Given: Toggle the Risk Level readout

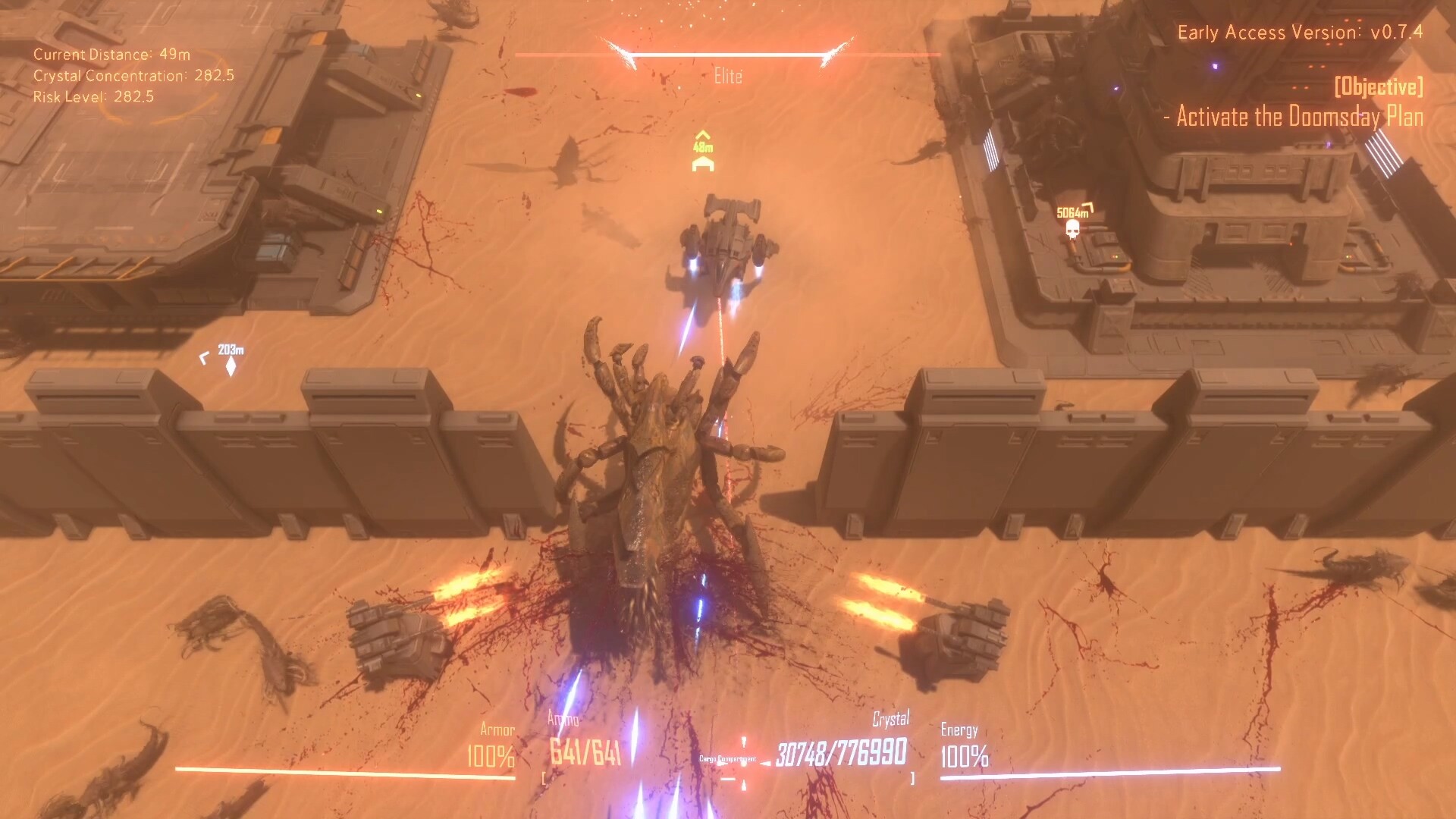Looking at the screenshot, I should [x=93, y=96].
